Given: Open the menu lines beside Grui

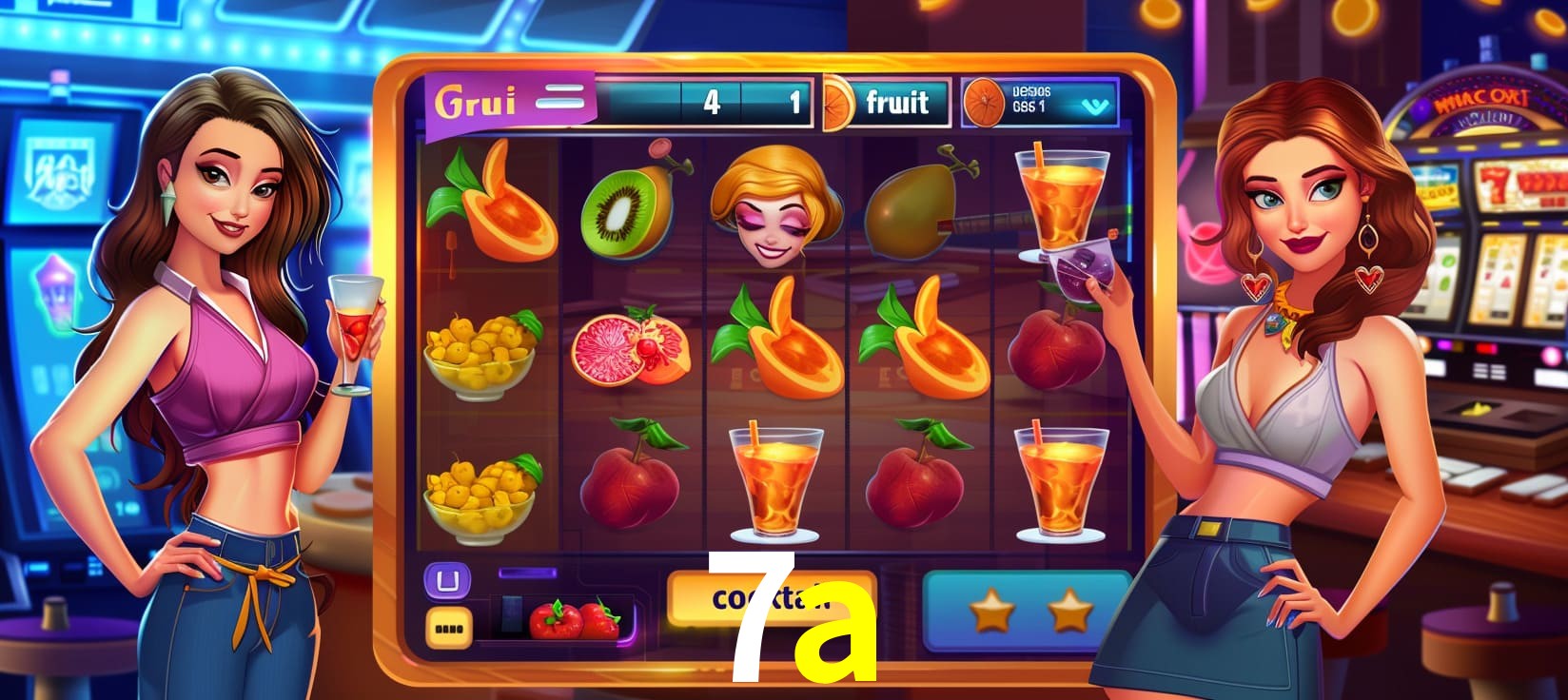Looking at the screenshot, I should [559, 98].
